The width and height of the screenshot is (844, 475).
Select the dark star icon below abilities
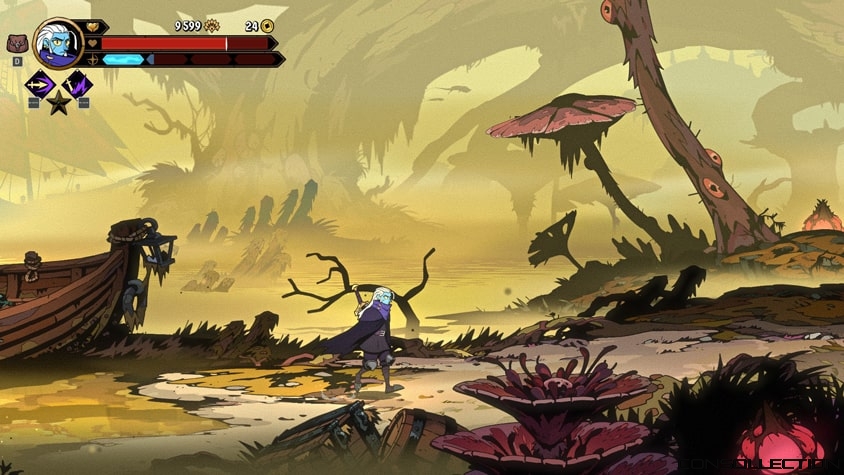59,102
